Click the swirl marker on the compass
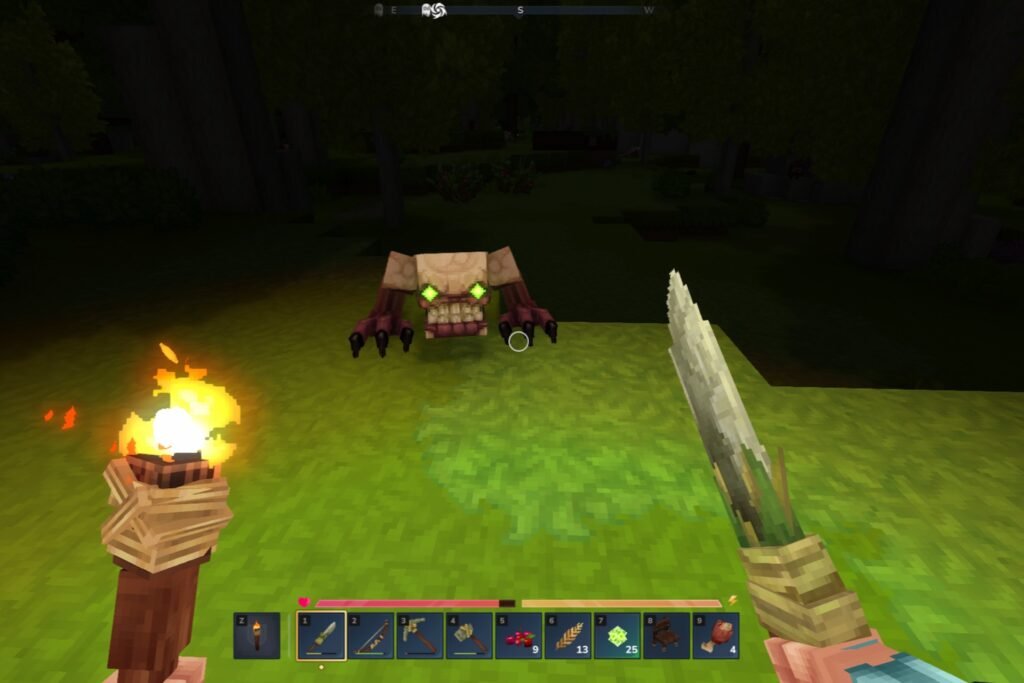The width and height of the screenshot is (1024, 683). coord(433,10)
